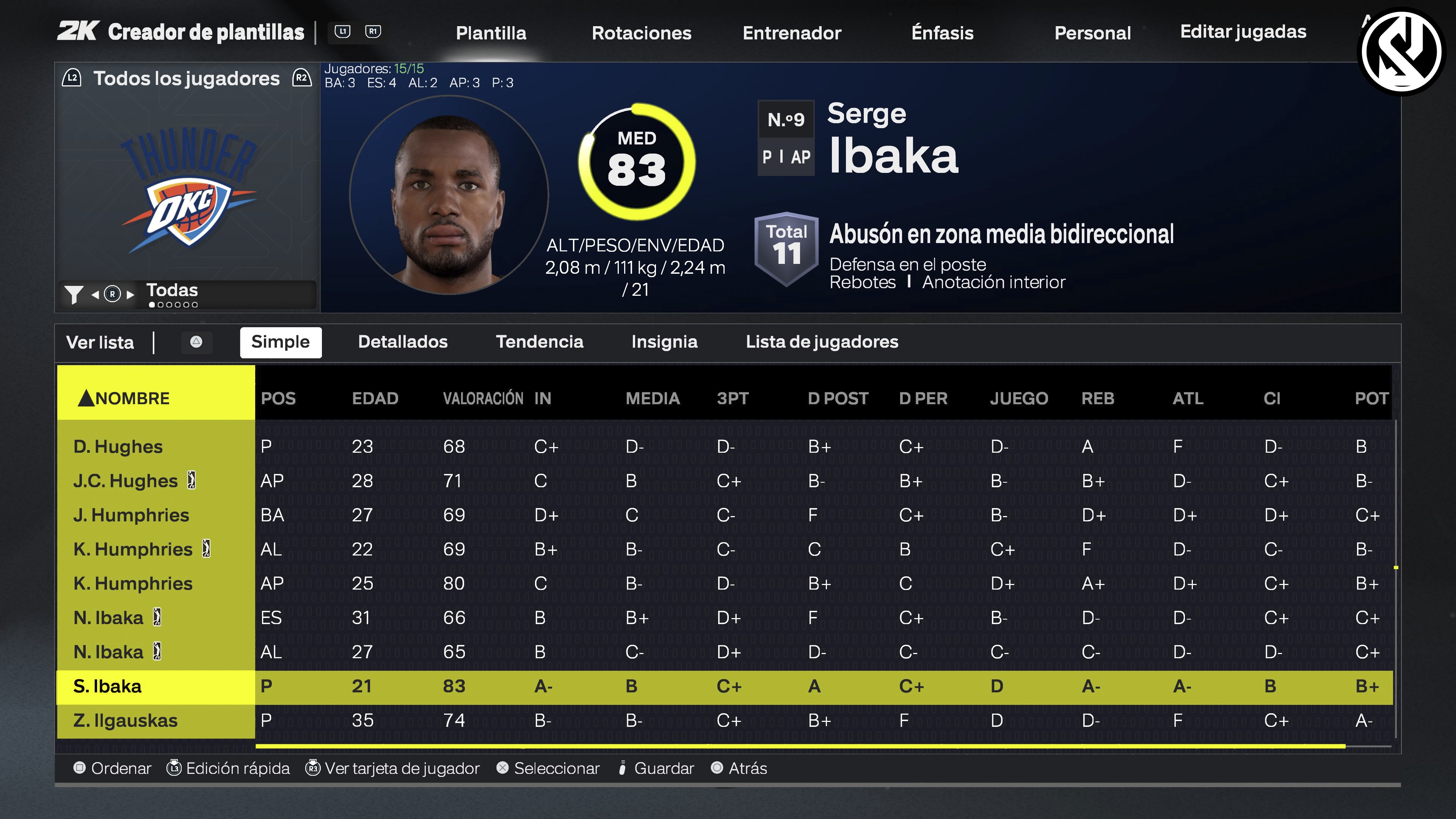Open the Personal tab
The image size is (1456, 819).
(1092, 33)
